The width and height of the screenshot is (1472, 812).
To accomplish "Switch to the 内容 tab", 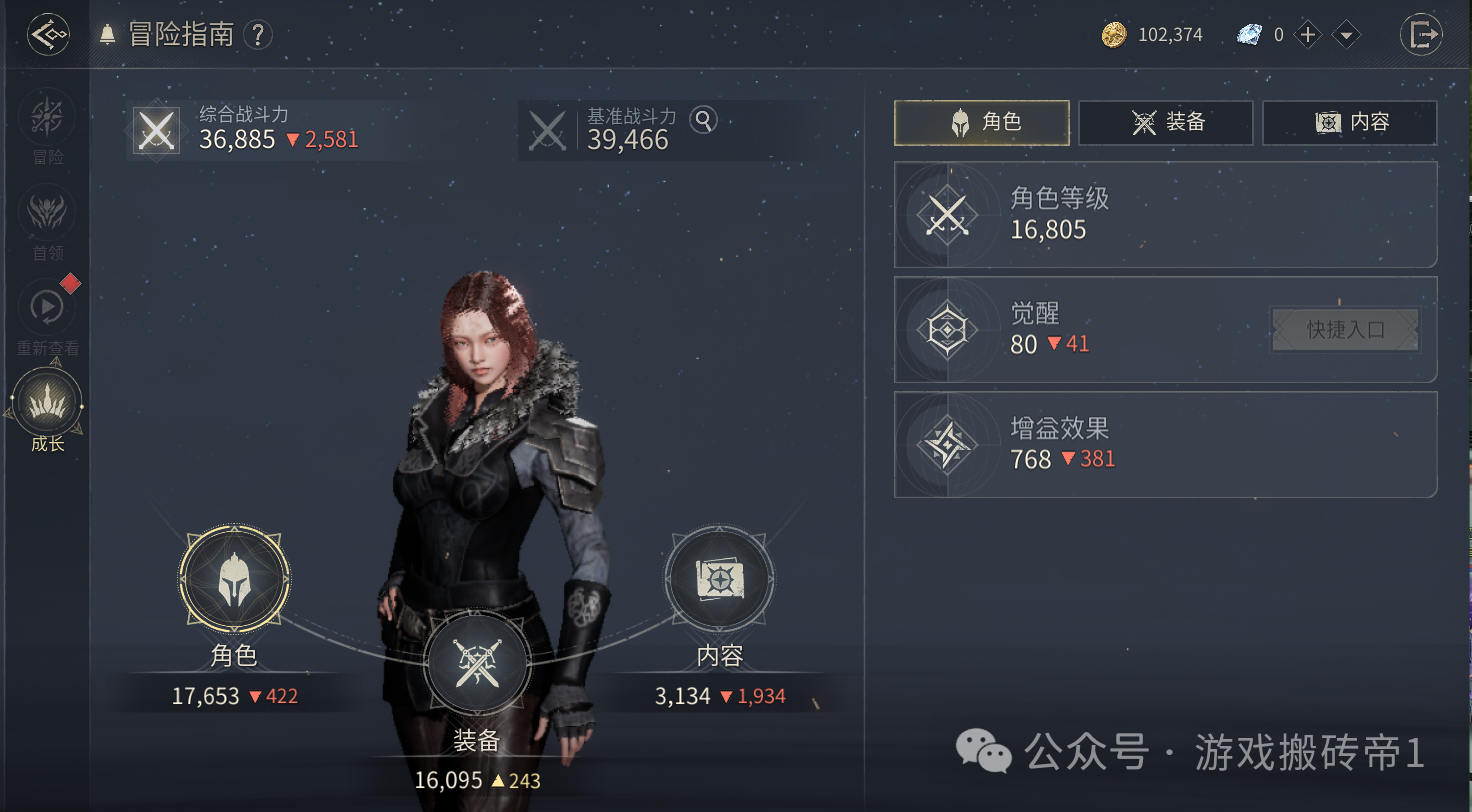I will [x=1350, y=123].
